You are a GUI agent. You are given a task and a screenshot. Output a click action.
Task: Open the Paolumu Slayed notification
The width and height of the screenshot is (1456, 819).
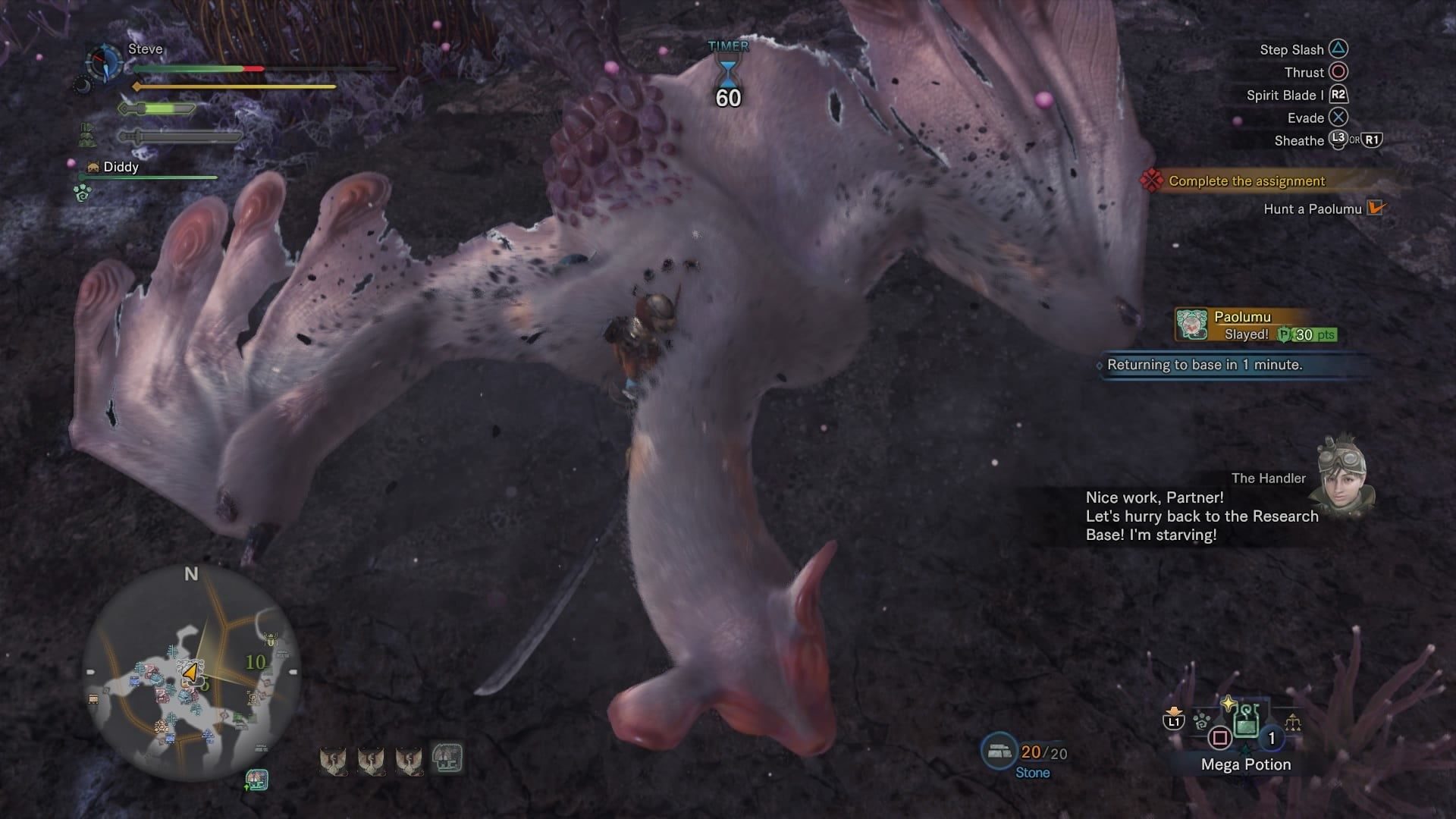click(x=1255, y=325)
